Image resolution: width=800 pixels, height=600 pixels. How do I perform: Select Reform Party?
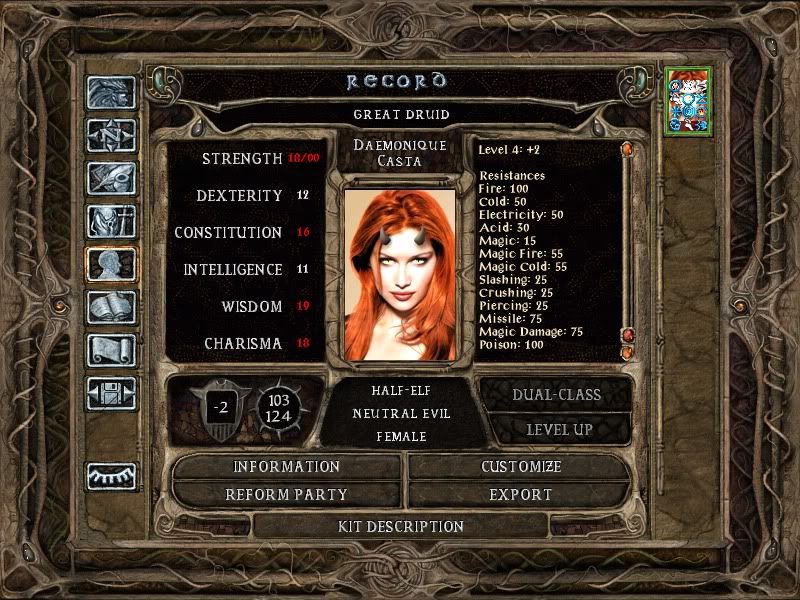(x=287, y=494)
